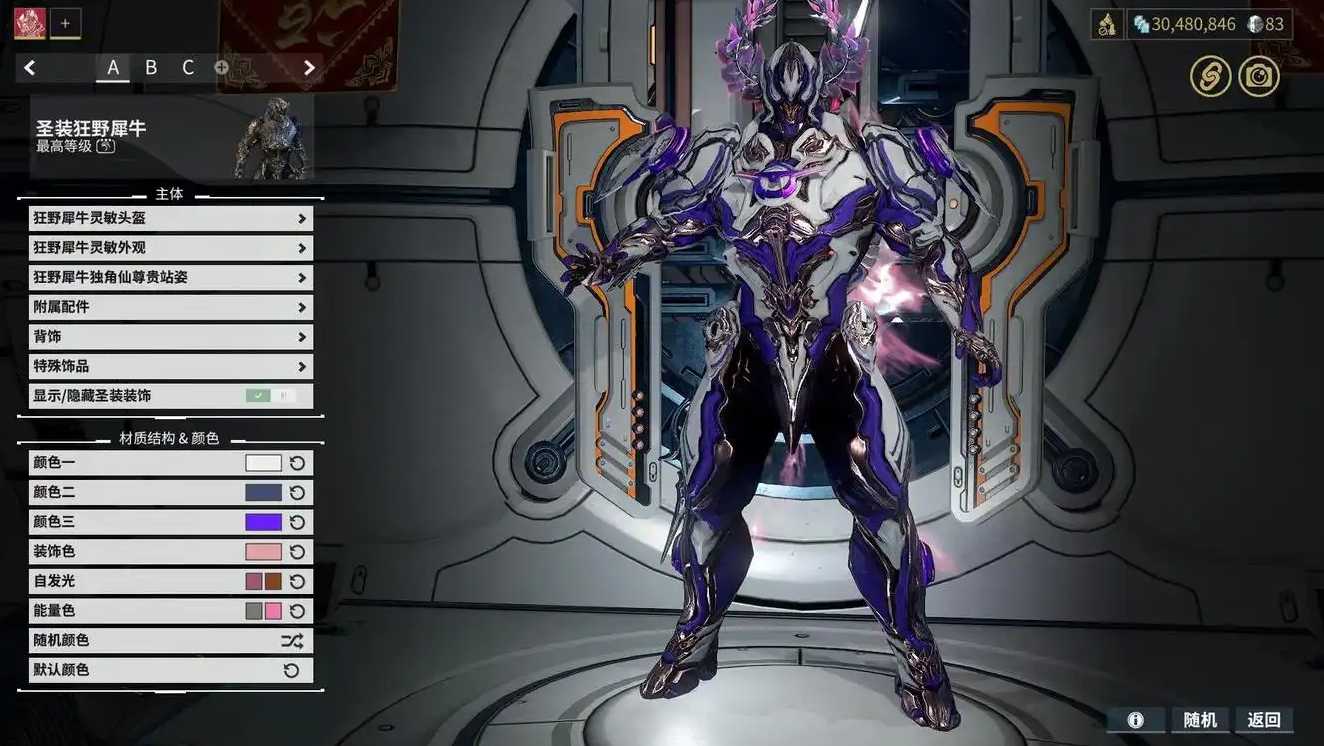The height and width of the screenshot is (746, 1324).
Task: Reset the 能量色 energy color
Action: 297,611
